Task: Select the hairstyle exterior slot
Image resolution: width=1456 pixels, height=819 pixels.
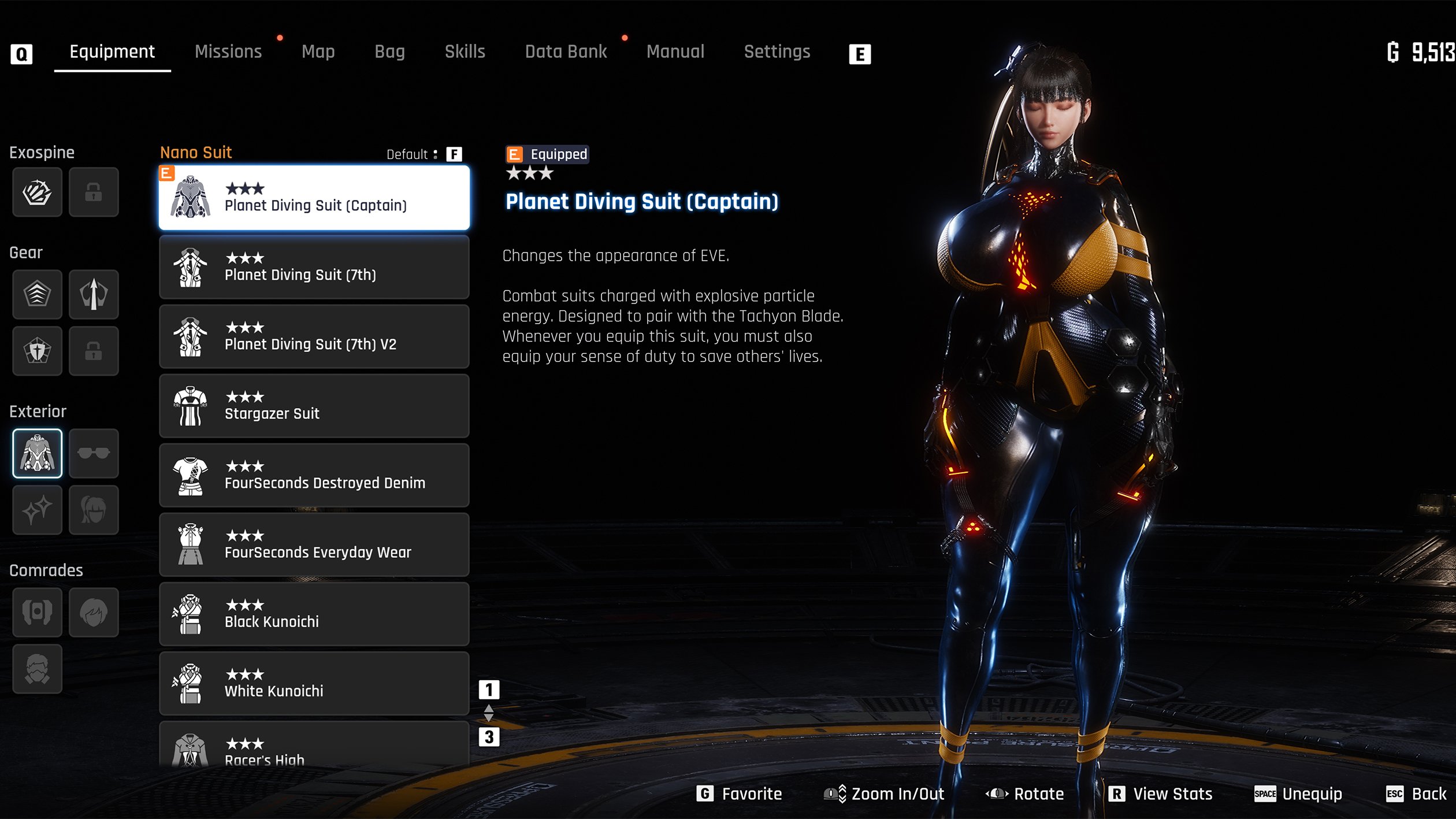Action: coord(94,510)
